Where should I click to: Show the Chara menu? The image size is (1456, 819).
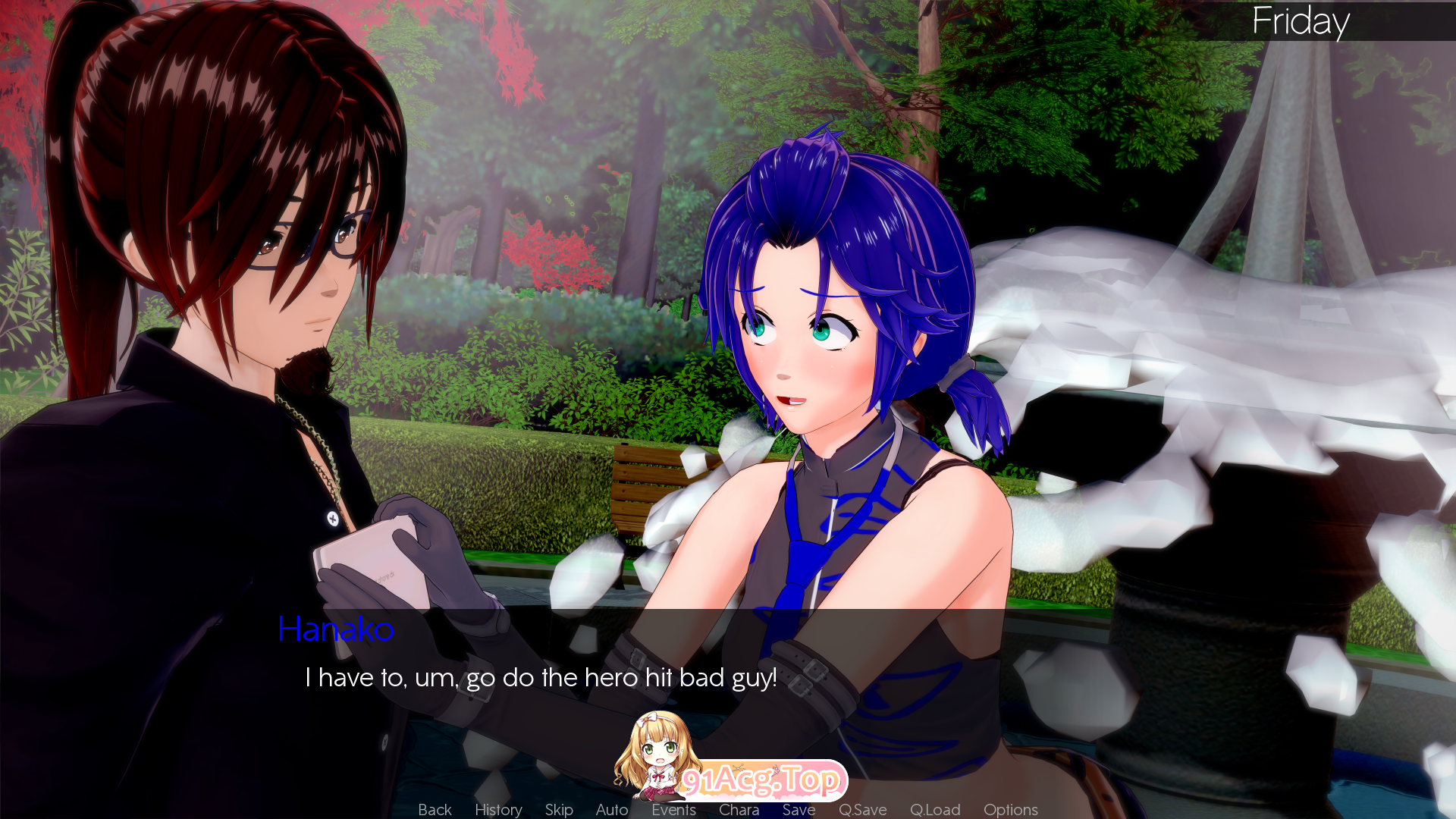tap(739, 810)
